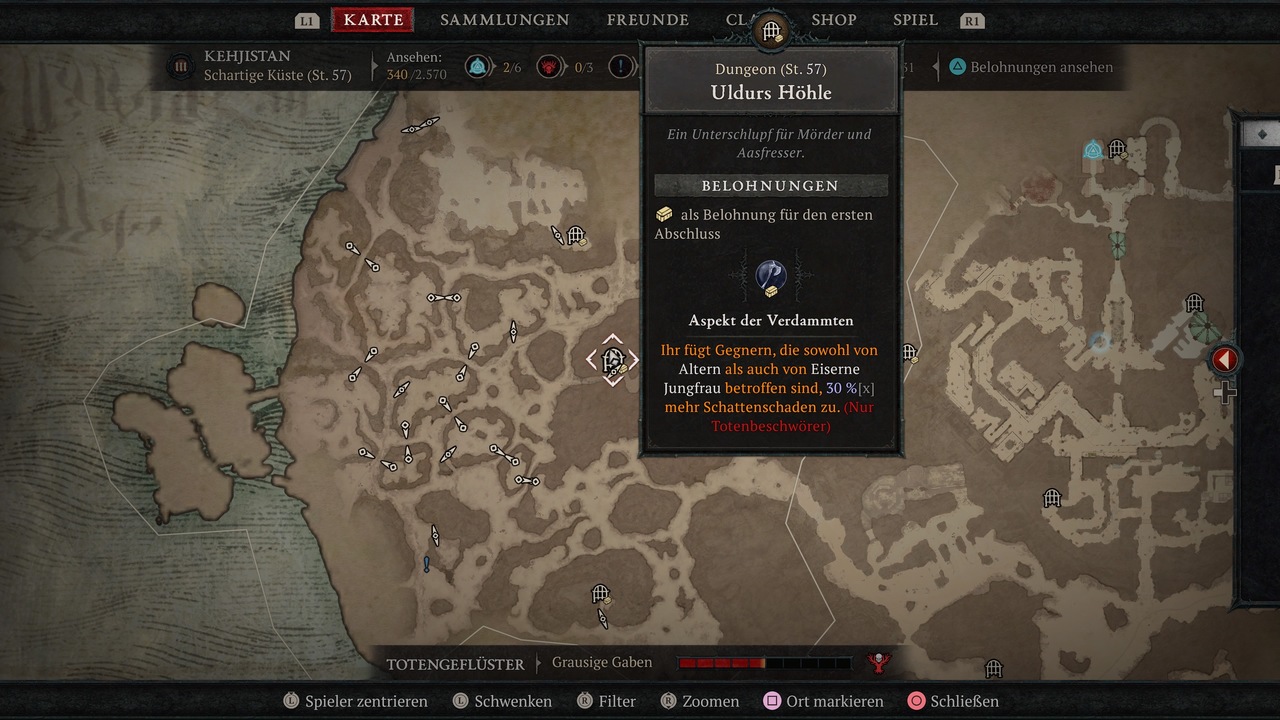Select the Karte tab
The width and height of the screenshot is (1280, 720).
click(373, 20)
